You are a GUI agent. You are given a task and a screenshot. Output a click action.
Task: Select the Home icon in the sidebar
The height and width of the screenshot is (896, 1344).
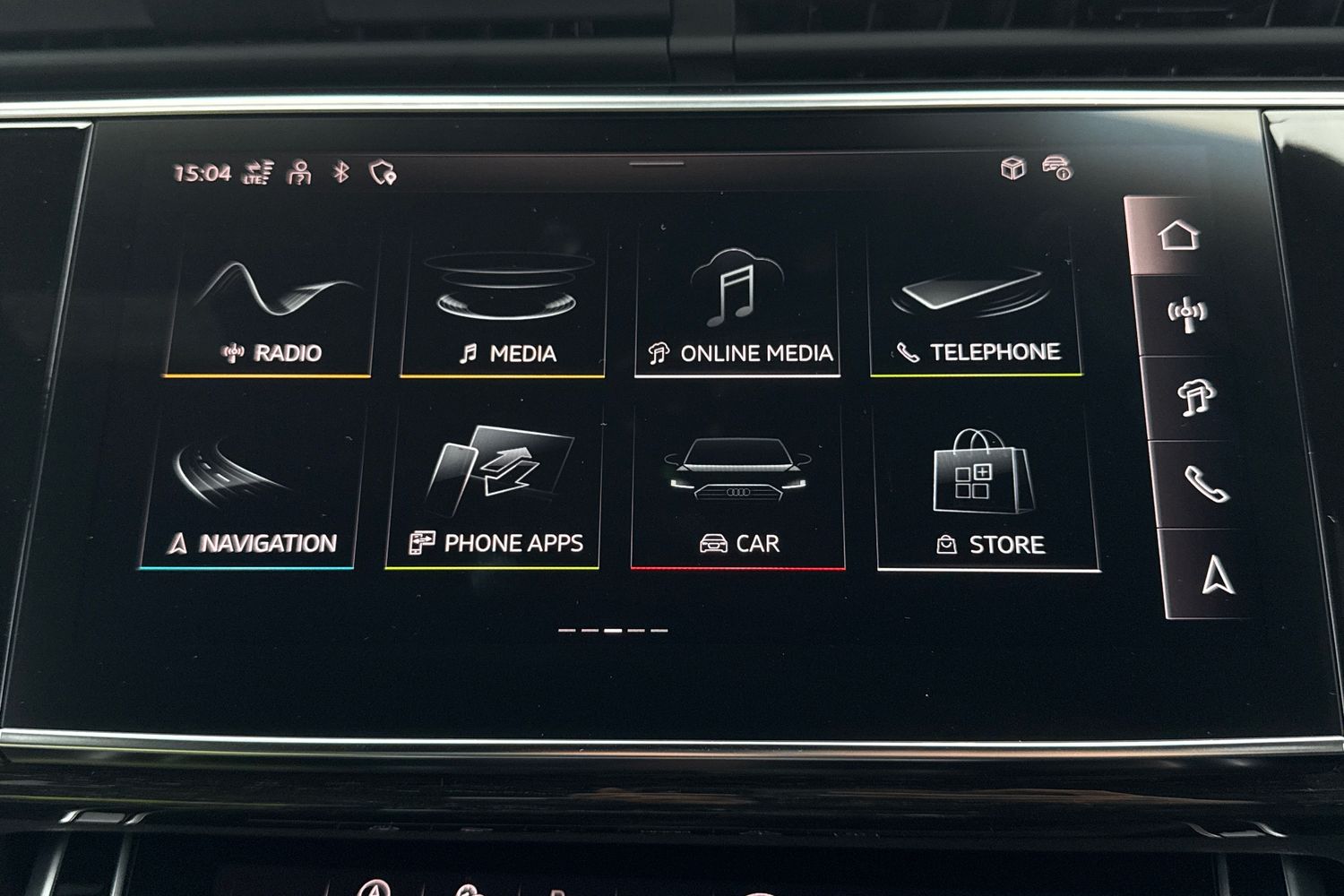1180,236
